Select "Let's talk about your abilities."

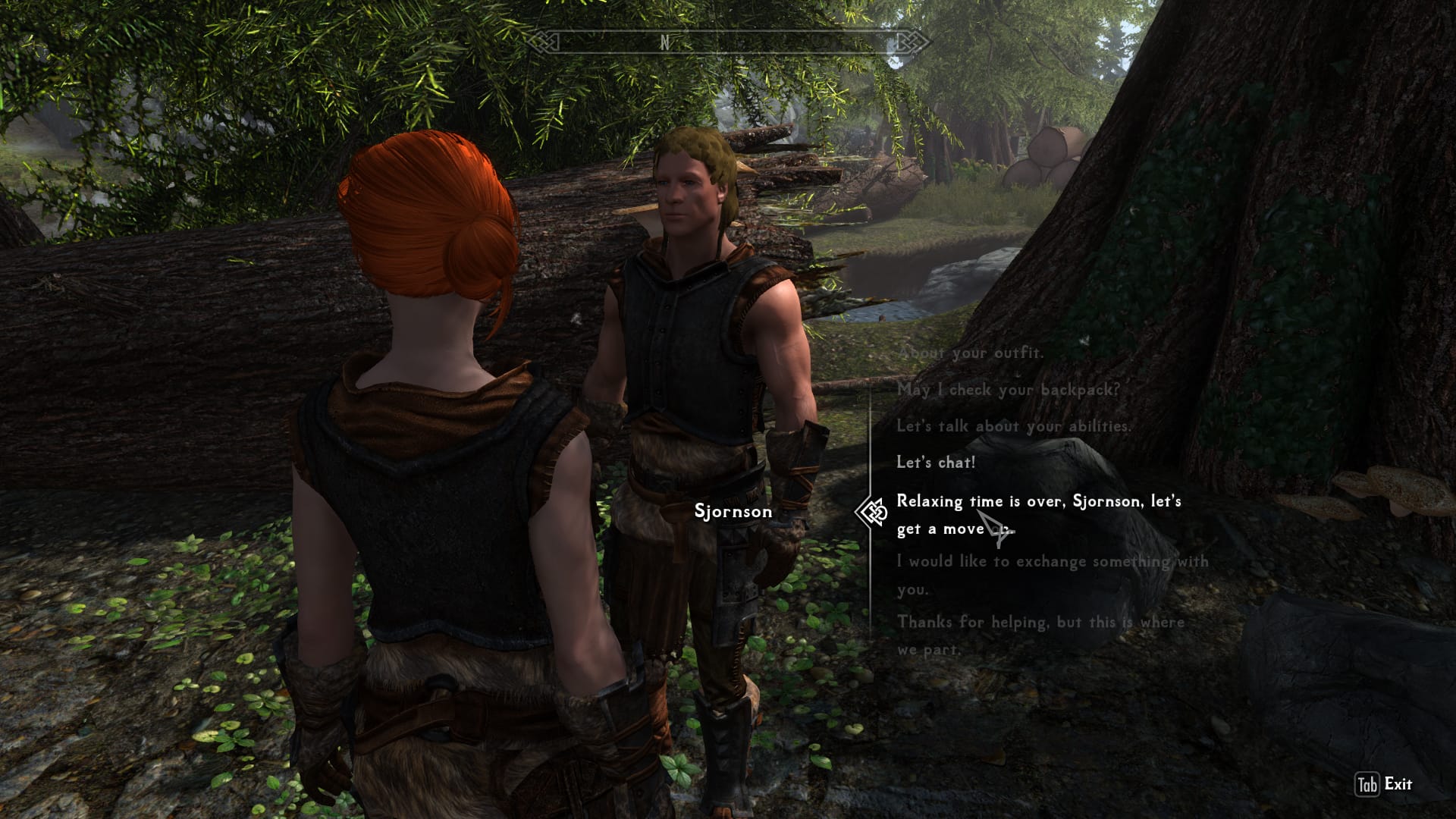coord(1013,426)
